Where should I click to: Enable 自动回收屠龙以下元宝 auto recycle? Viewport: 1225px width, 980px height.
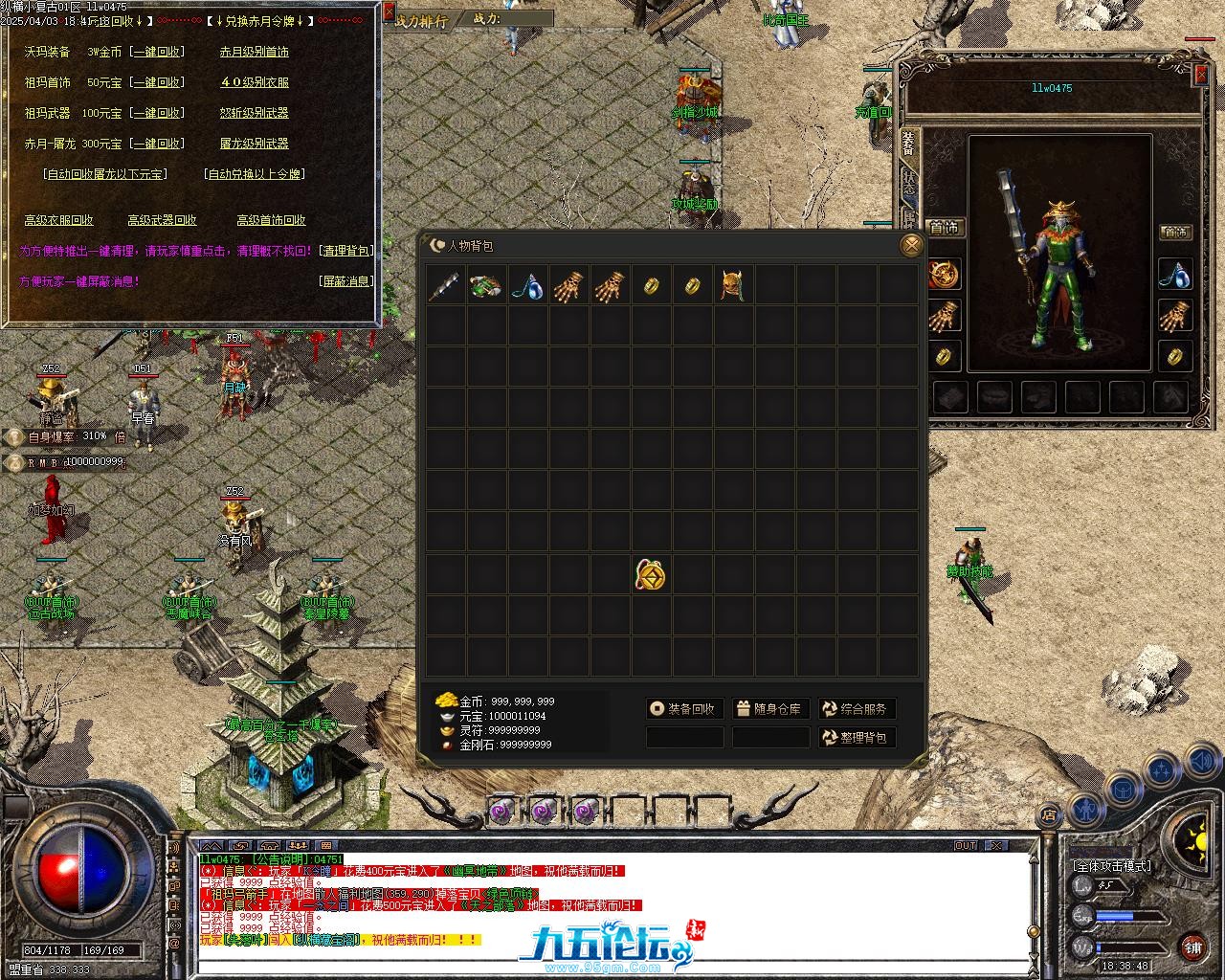click(105, 174)
